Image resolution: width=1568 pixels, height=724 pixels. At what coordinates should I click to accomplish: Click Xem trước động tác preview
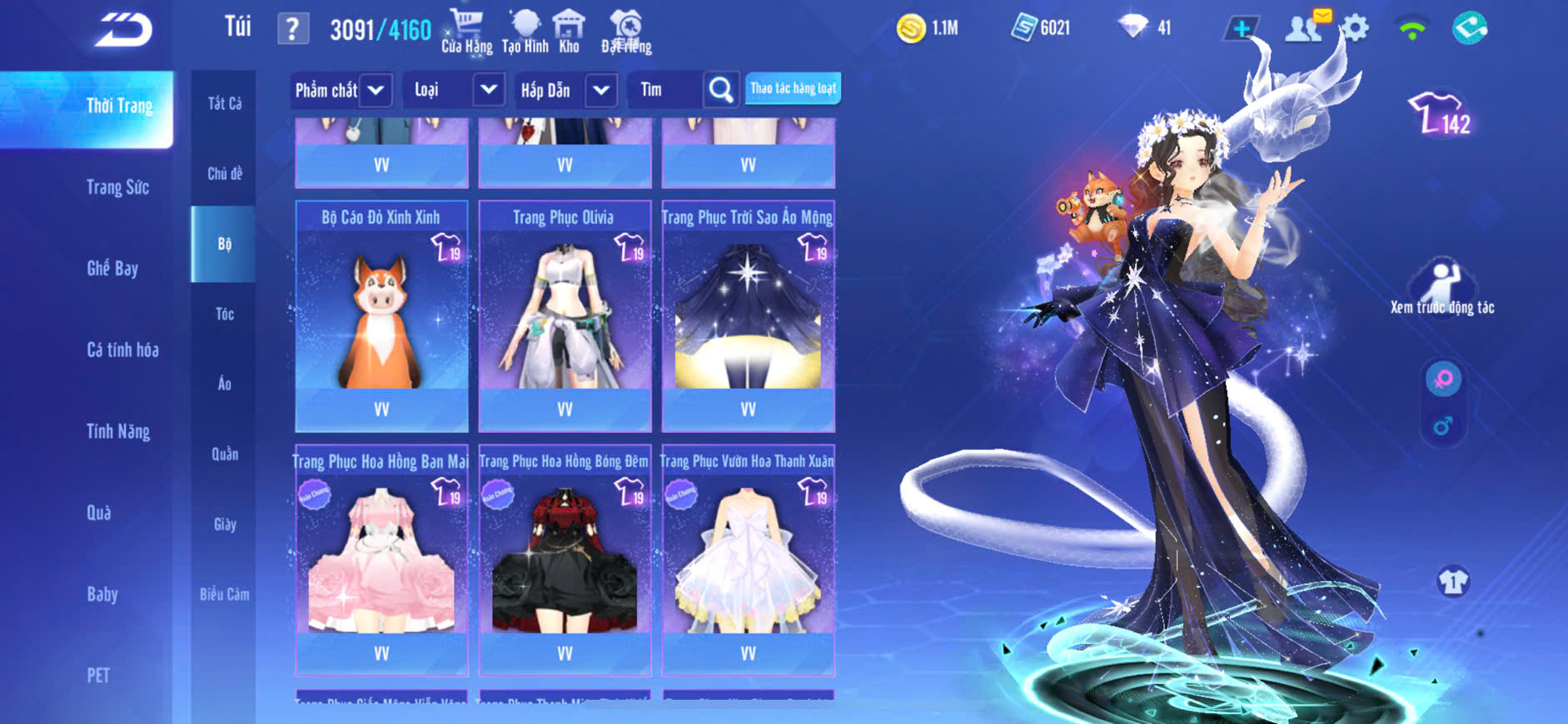1442,288
